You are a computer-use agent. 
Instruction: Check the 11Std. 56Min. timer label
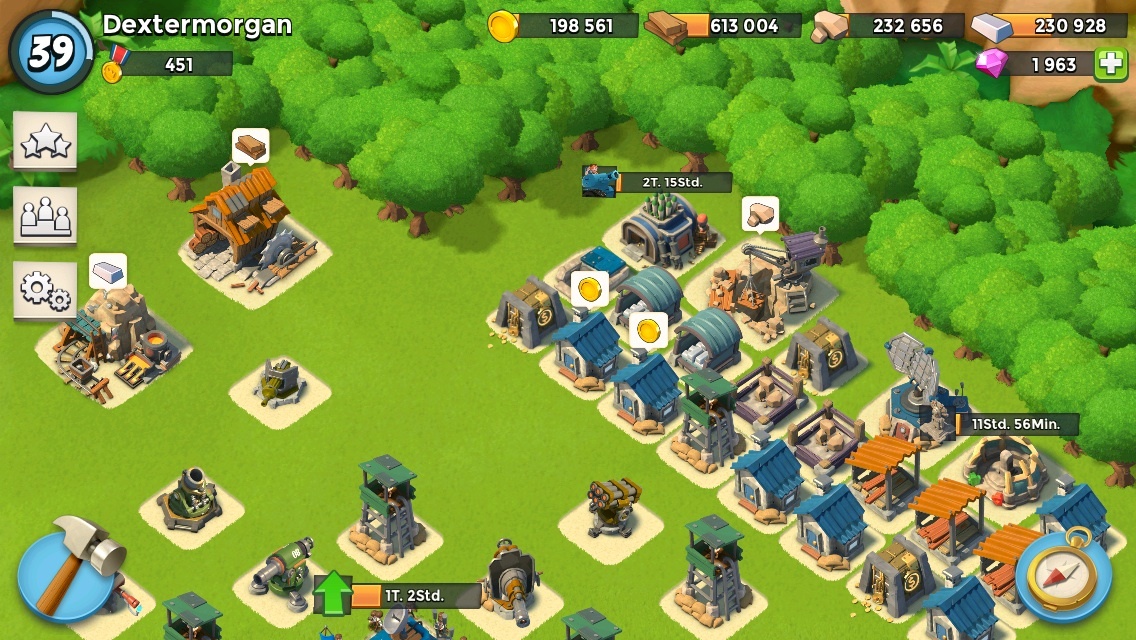point(1016,424)
